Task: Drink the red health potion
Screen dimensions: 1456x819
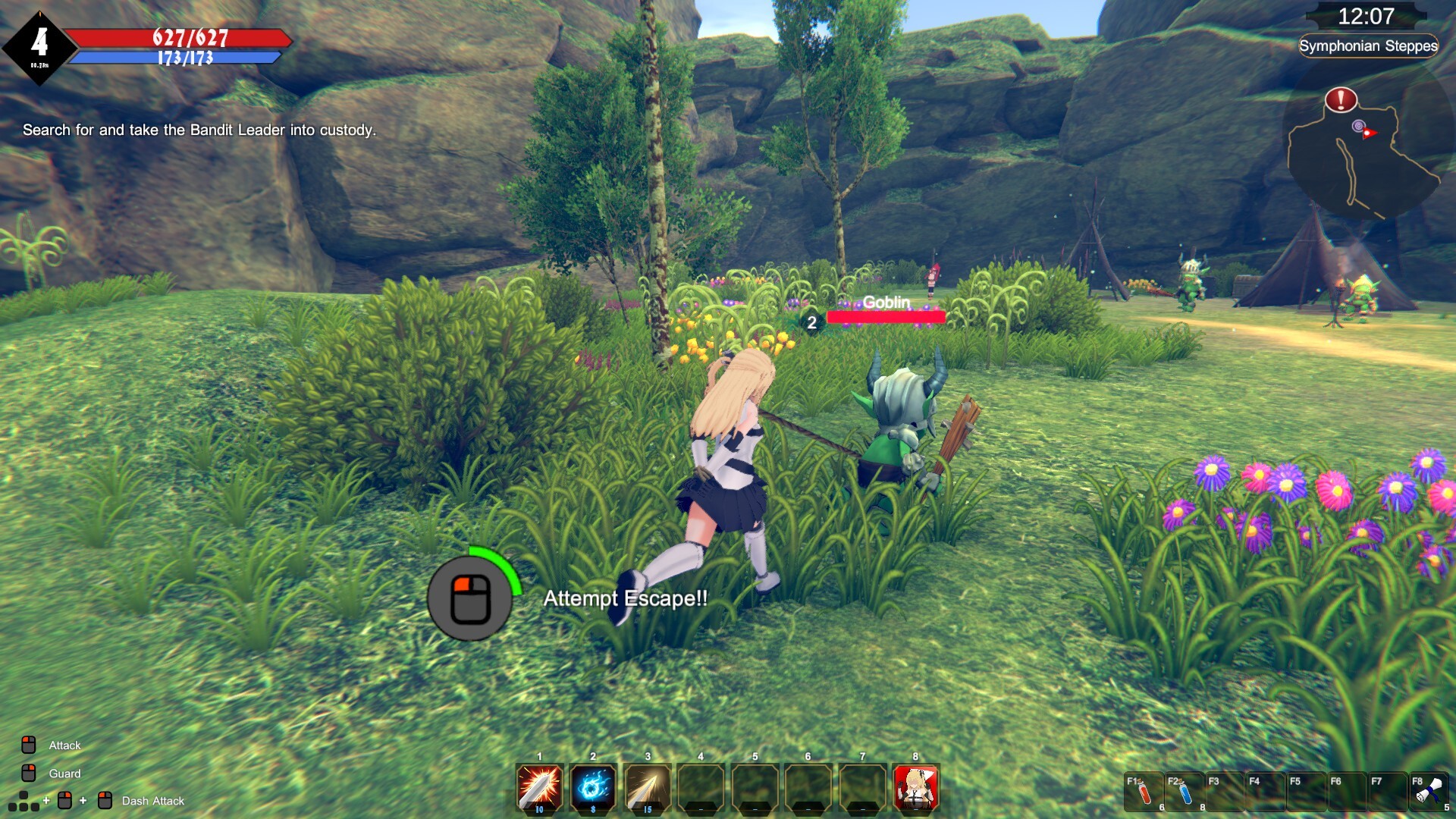Action: click(x=1144, y=792)
